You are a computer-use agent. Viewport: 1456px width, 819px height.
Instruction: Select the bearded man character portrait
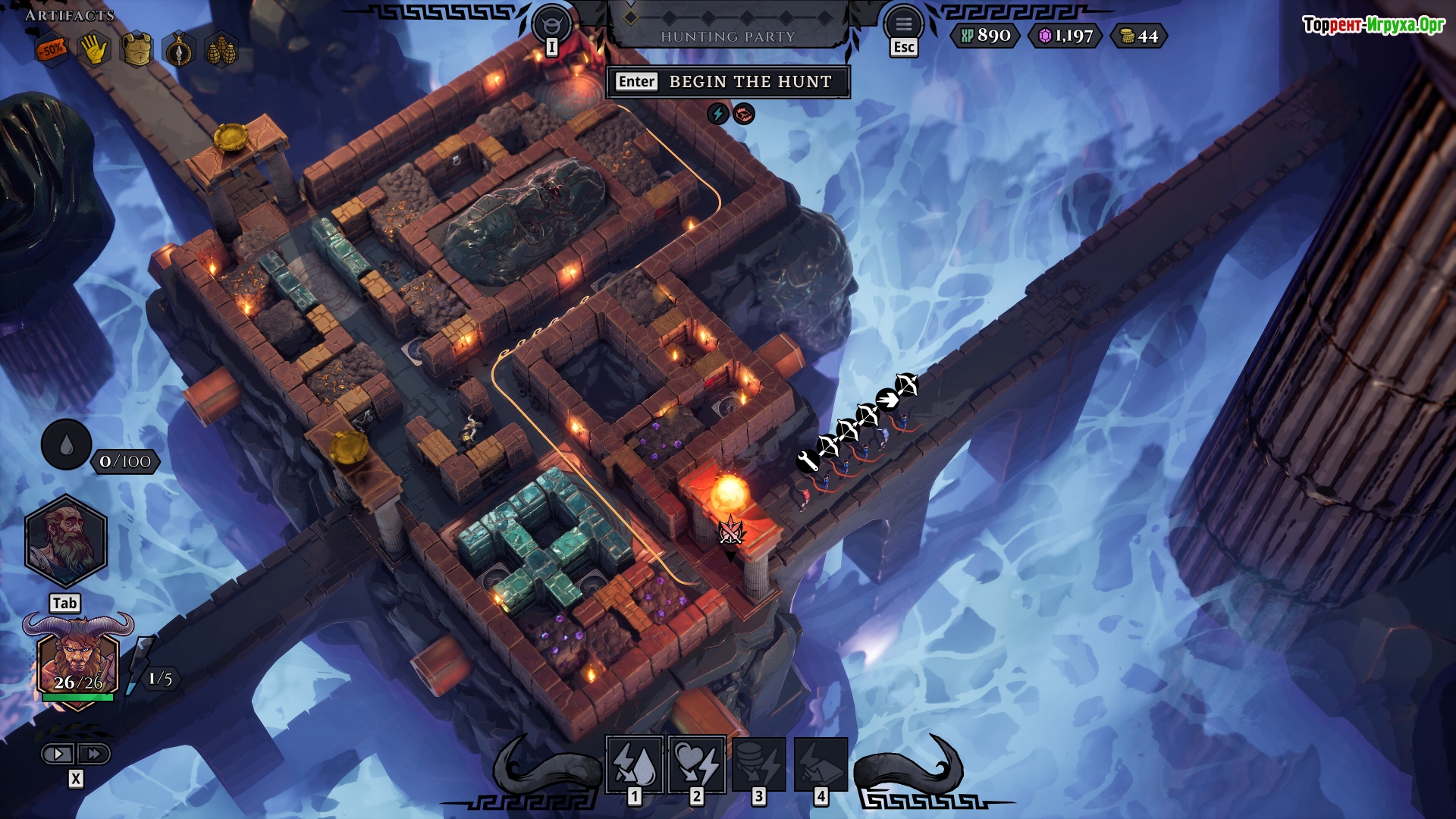66,541
